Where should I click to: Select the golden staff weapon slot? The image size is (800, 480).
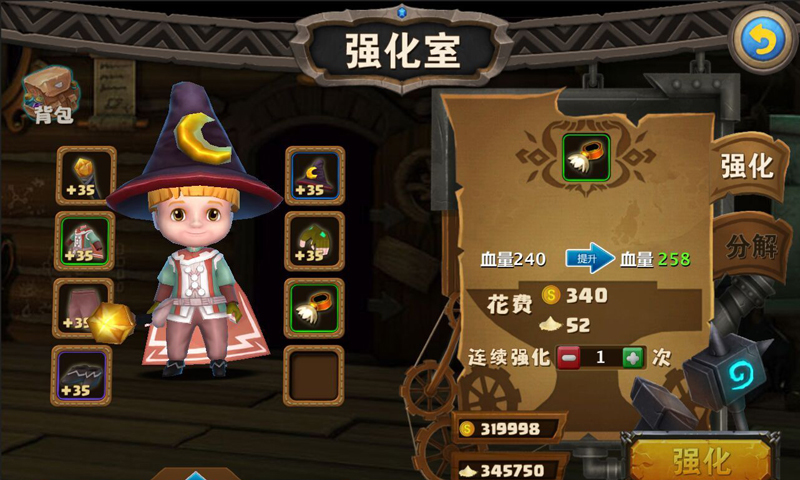coord(85,176)
